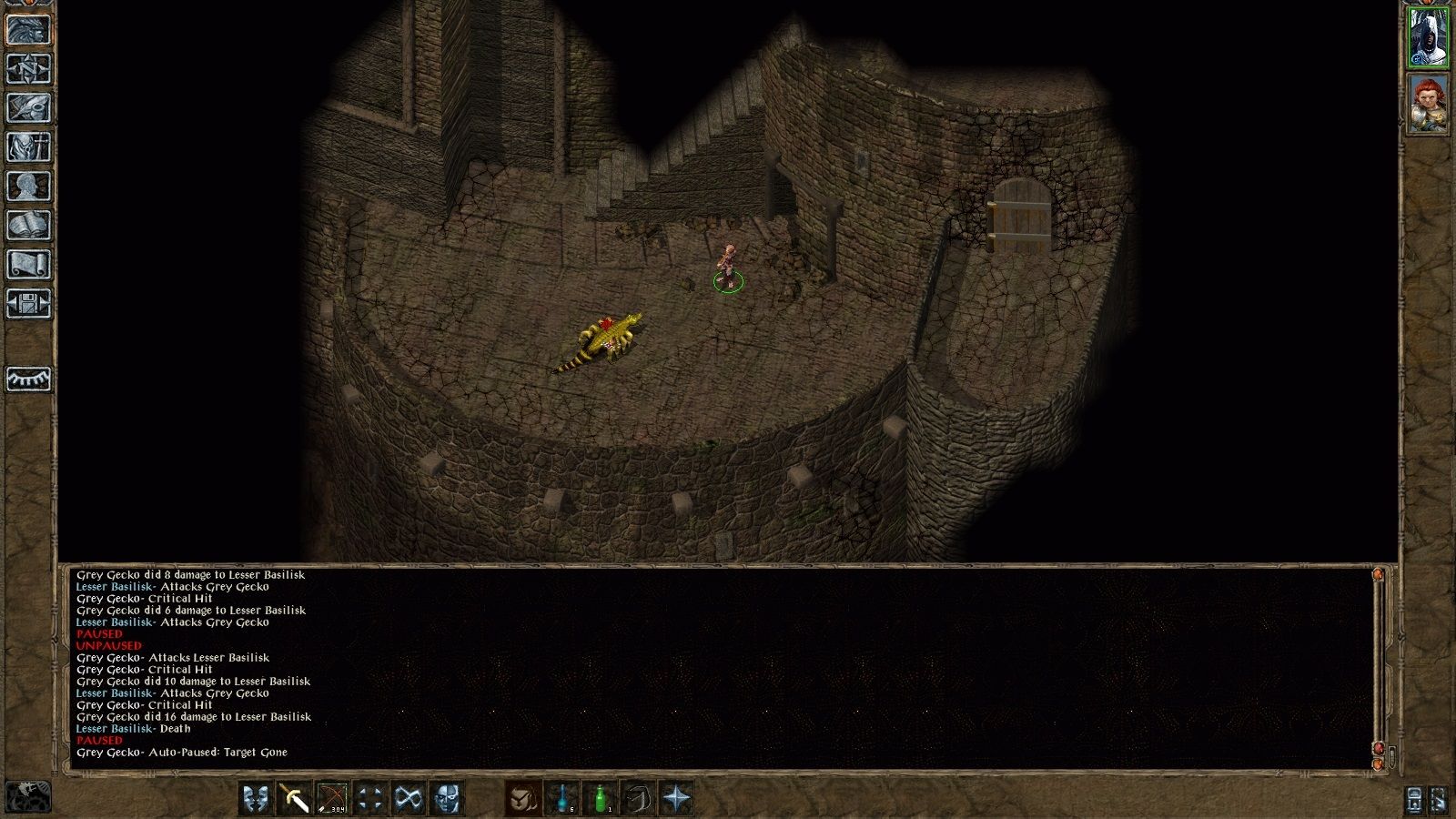Use the blue potion quick item
Screen dimensions: 1456x819
point(563,799)
